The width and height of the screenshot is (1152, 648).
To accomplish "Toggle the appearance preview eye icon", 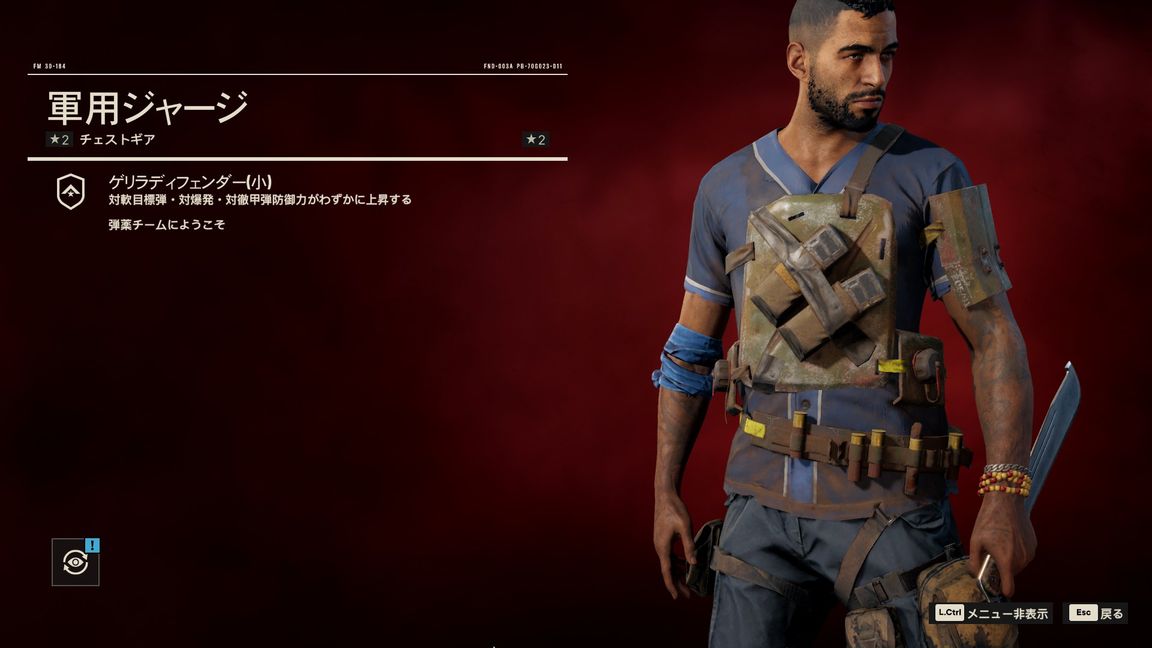I will pos(75,562).
